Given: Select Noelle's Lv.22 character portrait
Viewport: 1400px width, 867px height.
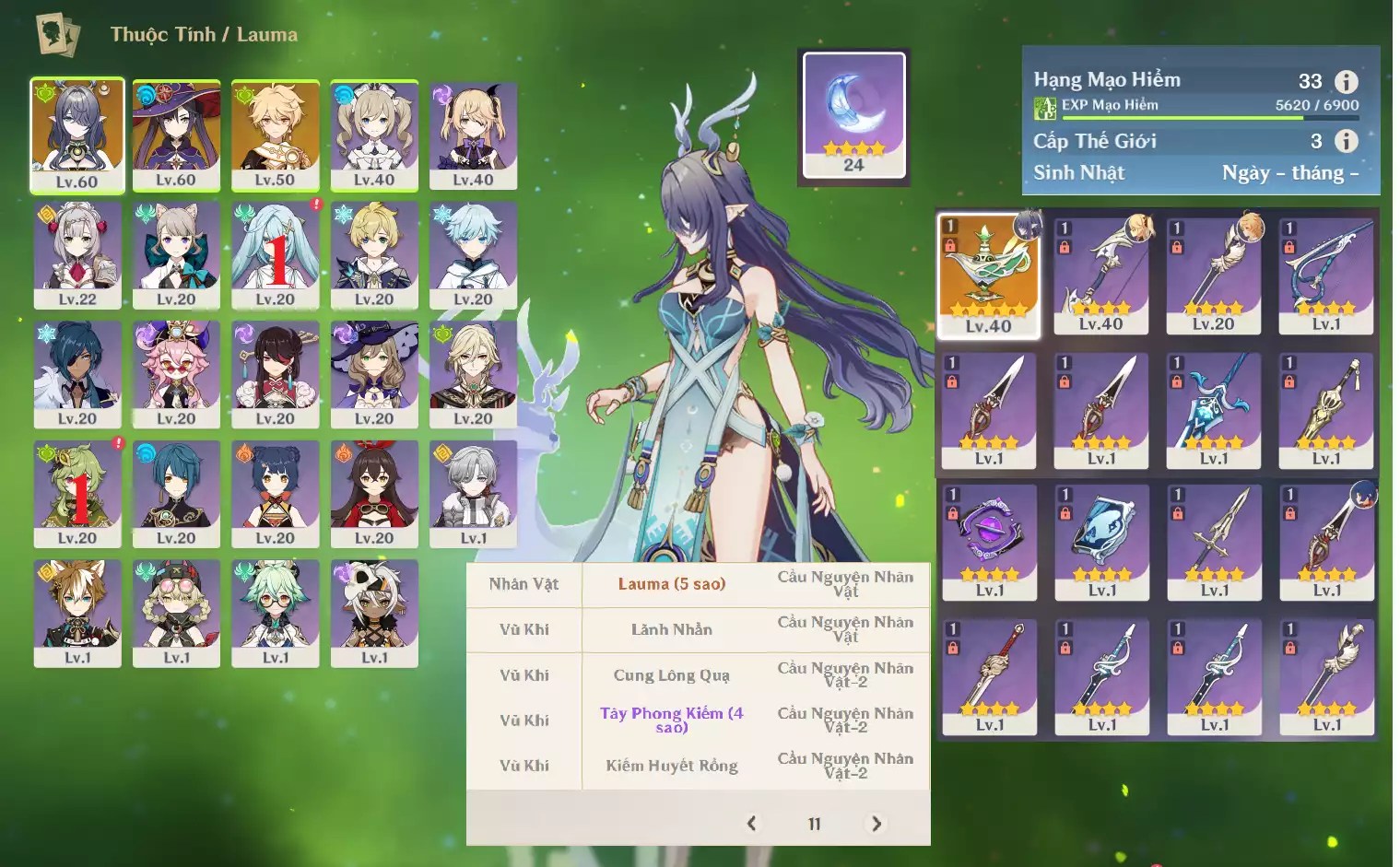Looking at the screenshot, I should click(77, 254).
